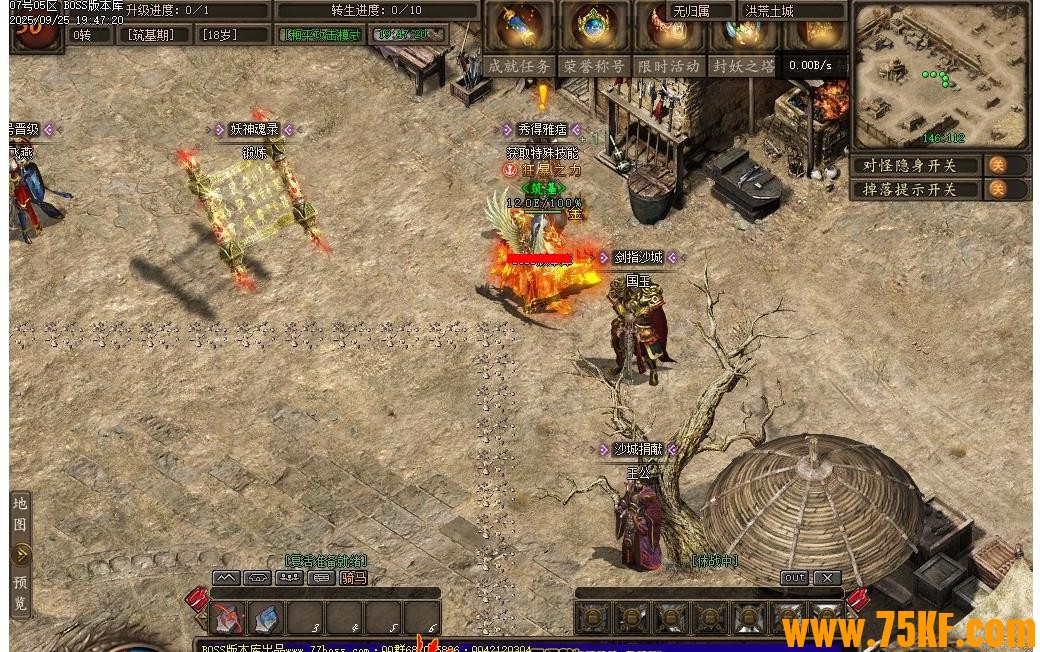This screenshot has height=652, width=1040.
Task: Click the red book at hotbar's left end
Action: point(195,600)
